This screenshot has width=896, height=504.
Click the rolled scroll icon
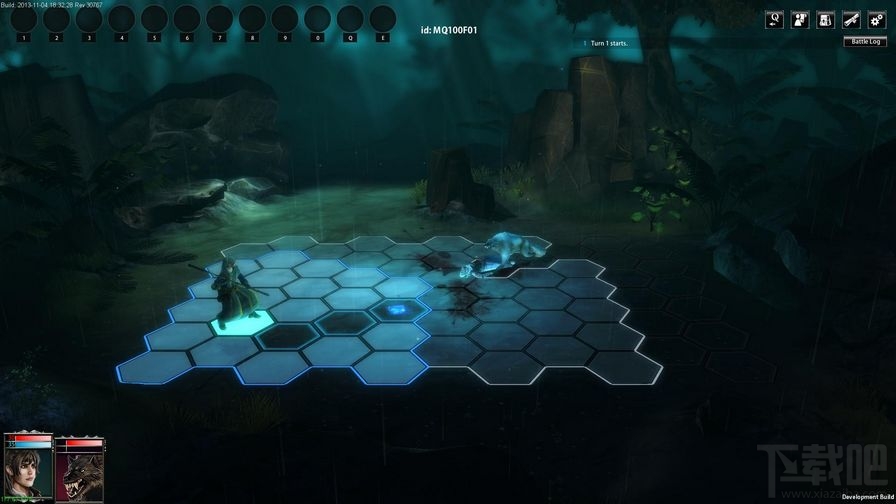[851, 19]
